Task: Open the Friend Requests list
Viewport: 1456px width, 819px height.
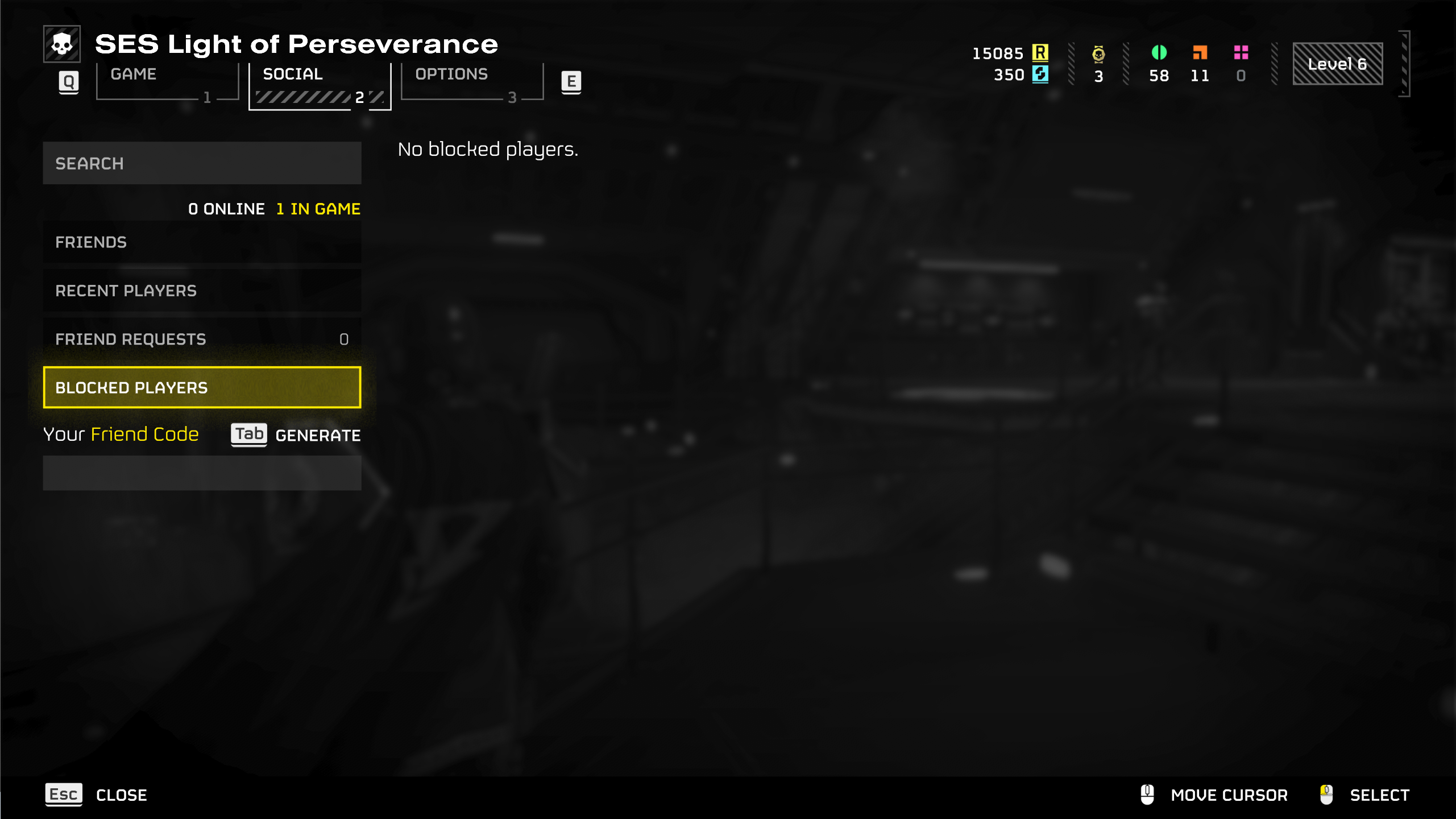Action: (202, 339)
